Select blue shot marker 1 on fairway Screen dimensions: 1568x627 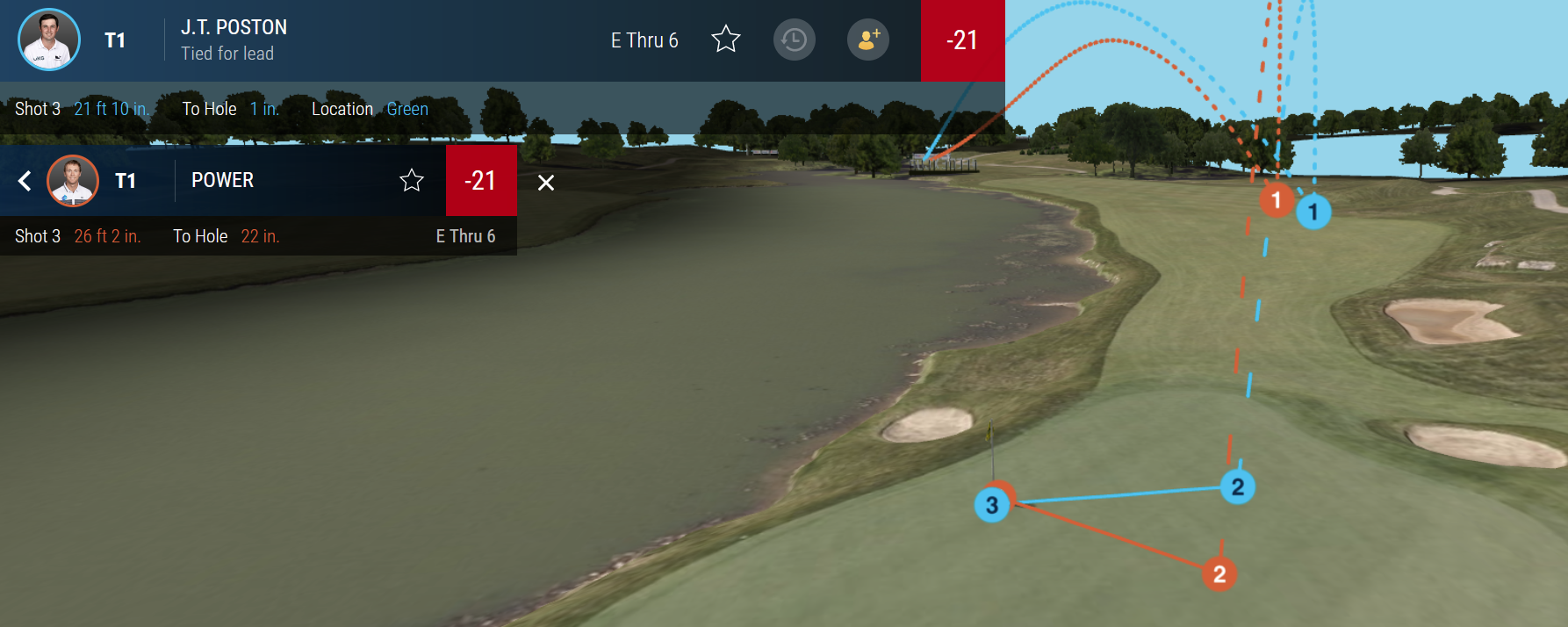1313,212
